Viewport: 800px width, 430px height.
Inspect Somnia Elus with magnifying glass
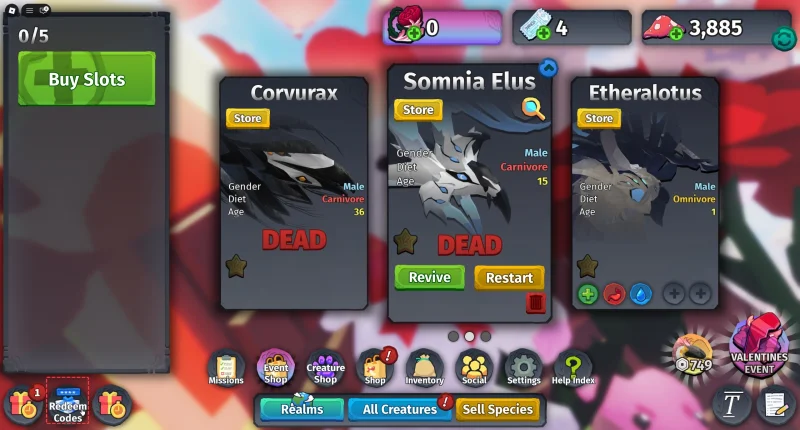pos(533,109)
